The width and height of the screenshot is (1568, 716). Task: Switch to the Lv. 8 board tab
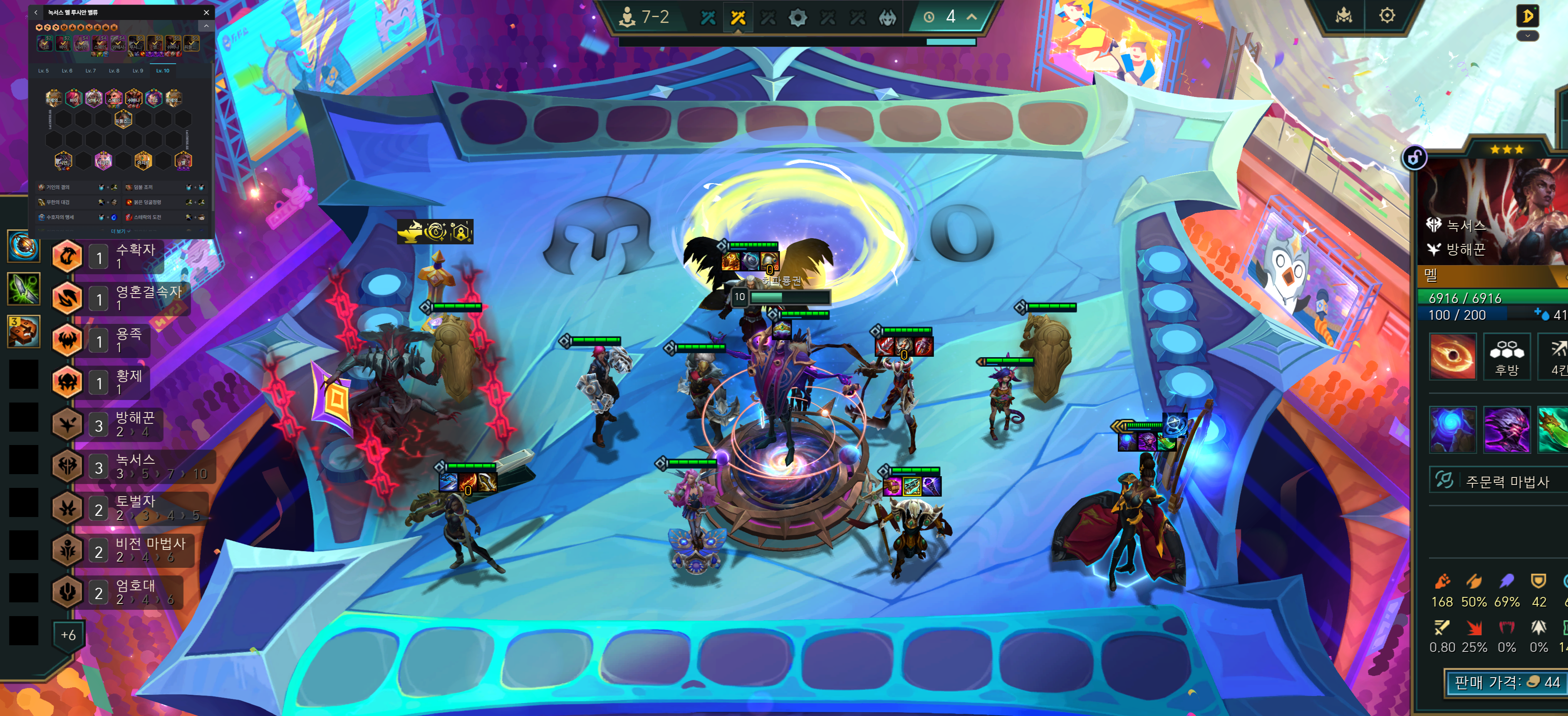pyautogui.click(x=114, y=71)
